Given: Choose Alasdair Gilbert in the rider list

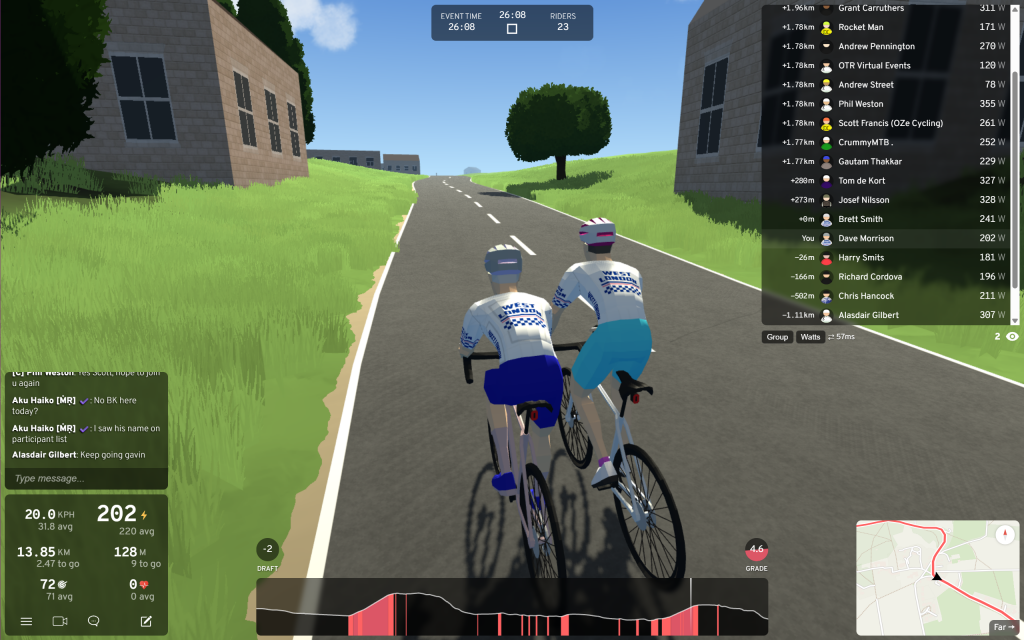Looking at the screenshot, I should pos(868,315).
